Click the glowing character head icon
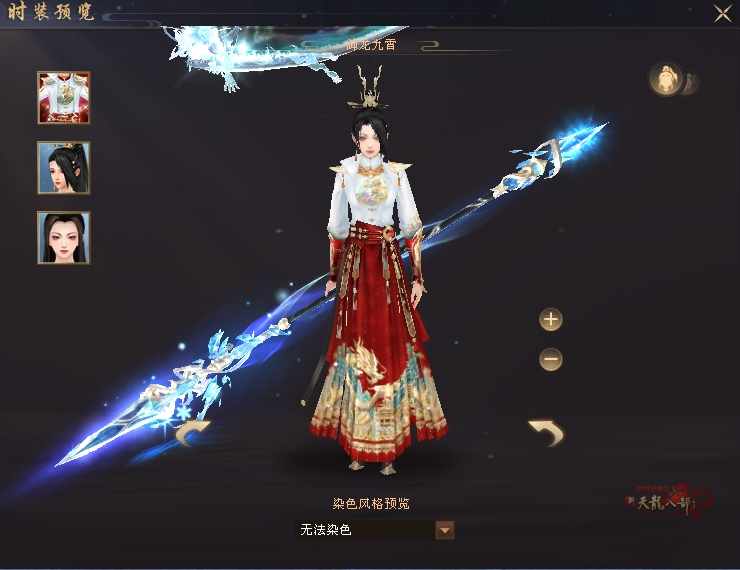 (x=665, y=79)
